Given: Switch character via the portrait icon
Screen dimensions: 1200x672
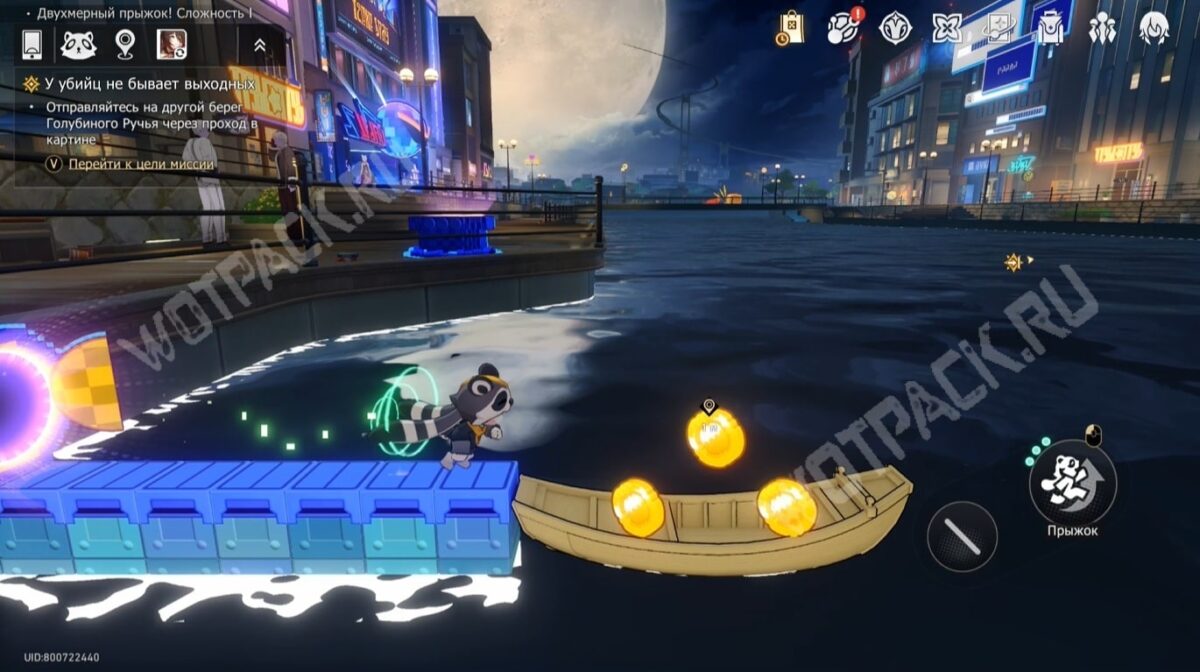Looking at the screenshot, I should tap(171, 45).
